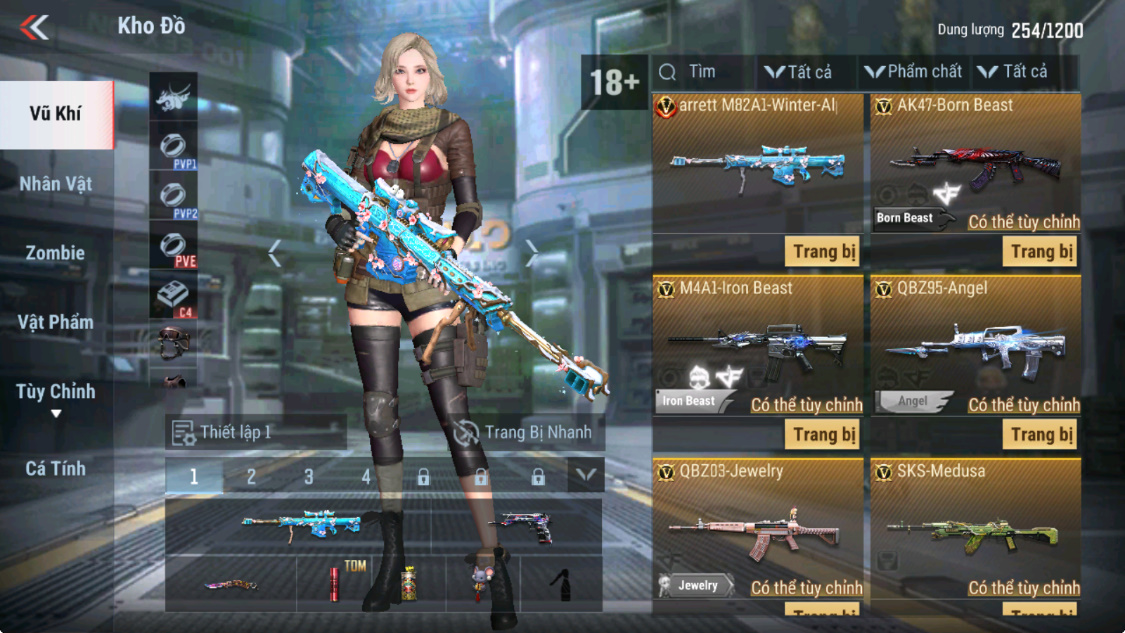Image resolution: width=1125 pixels, height=633 pixels.
Task: Open the Vật Phẩm tab
Action: point(56,322)
